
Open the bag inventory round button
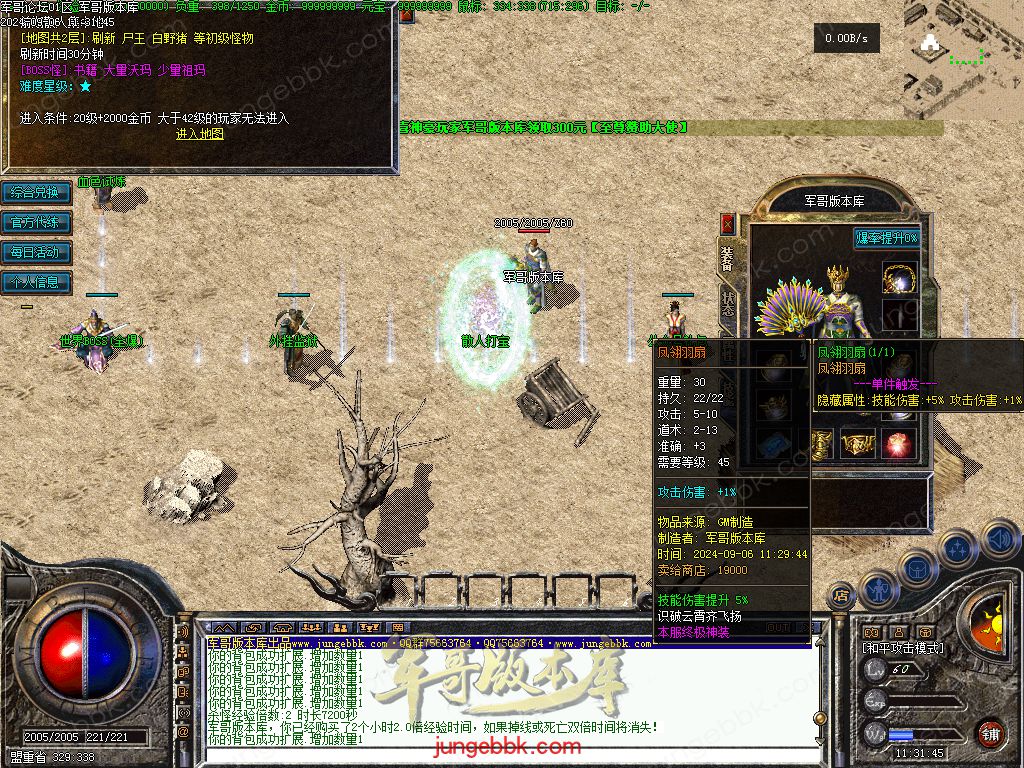click(918, 567)
